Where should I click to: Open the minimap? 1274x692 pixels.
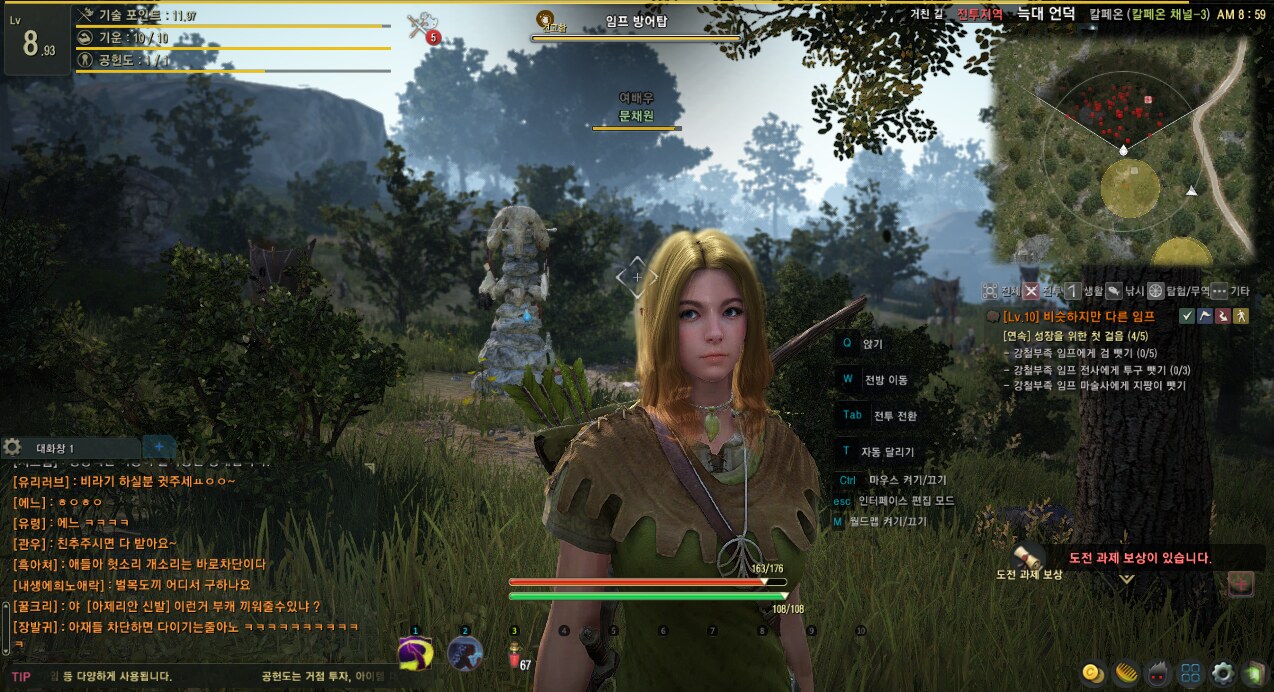(x=1122, y=148)
